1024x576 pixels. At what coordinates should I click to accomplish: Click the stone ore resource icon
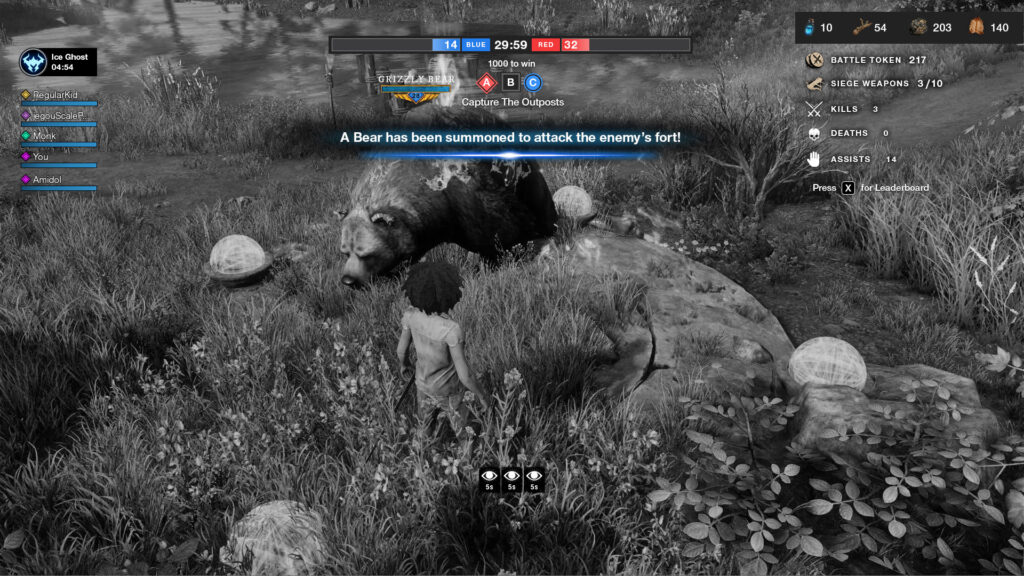[919, 27]
